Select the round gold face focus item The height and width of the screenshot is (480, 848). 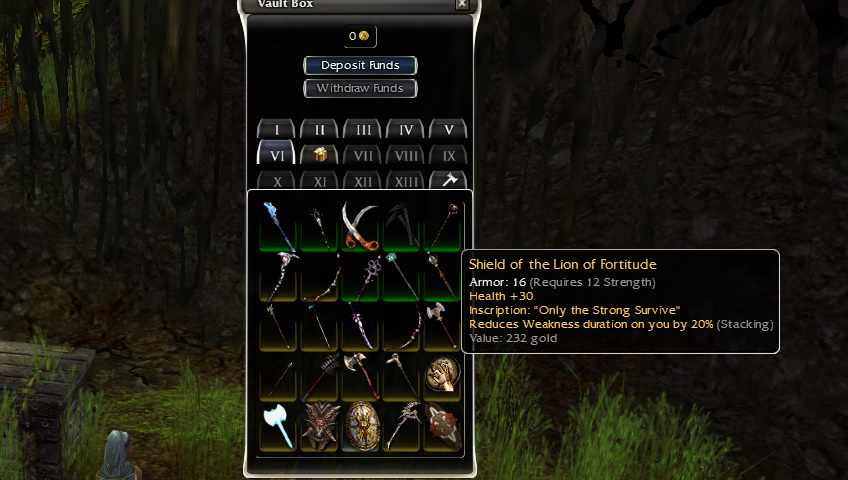pos(443,376)
